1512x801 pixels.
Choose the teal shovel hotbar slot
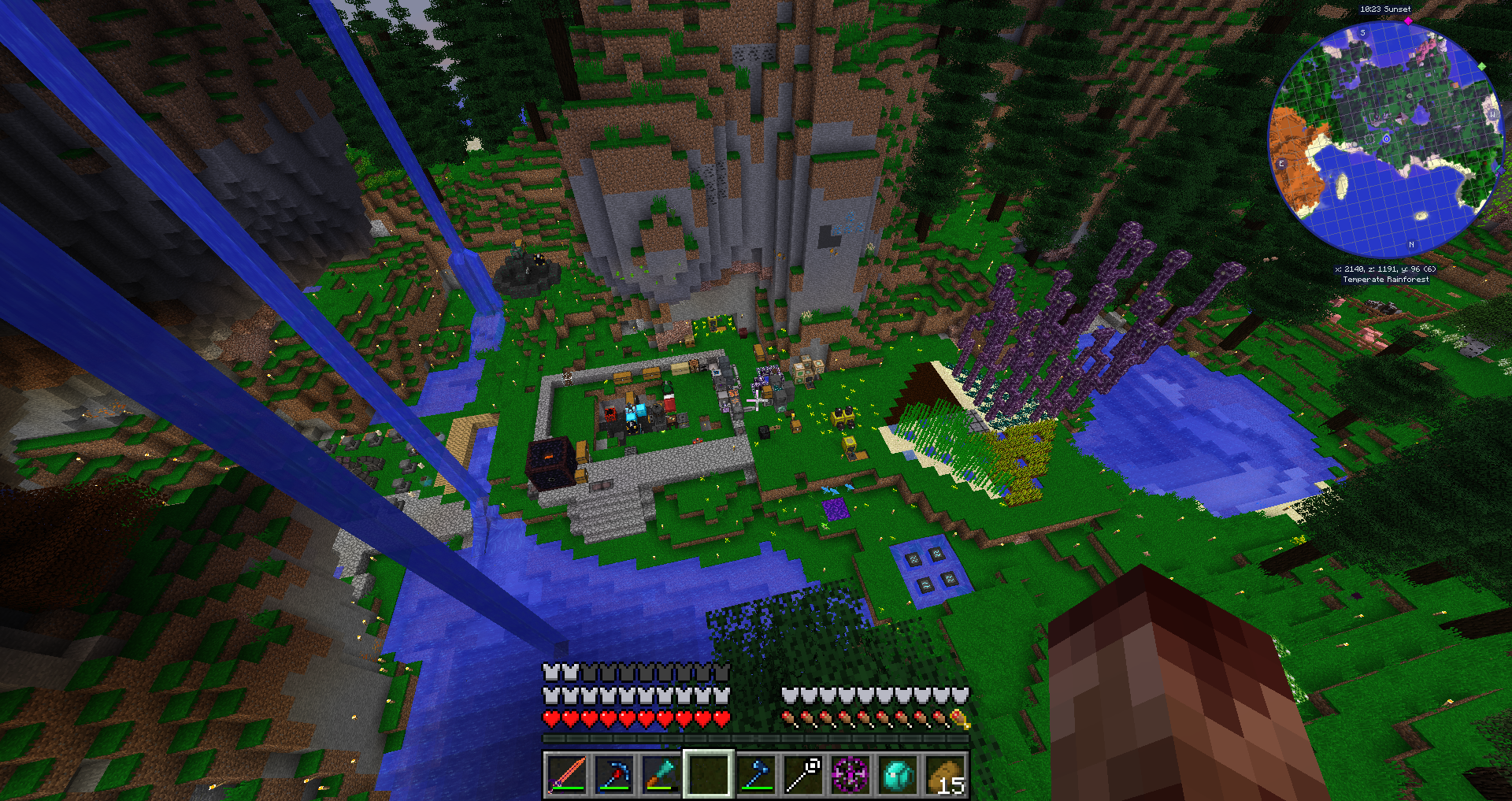[x=661, y=774]
